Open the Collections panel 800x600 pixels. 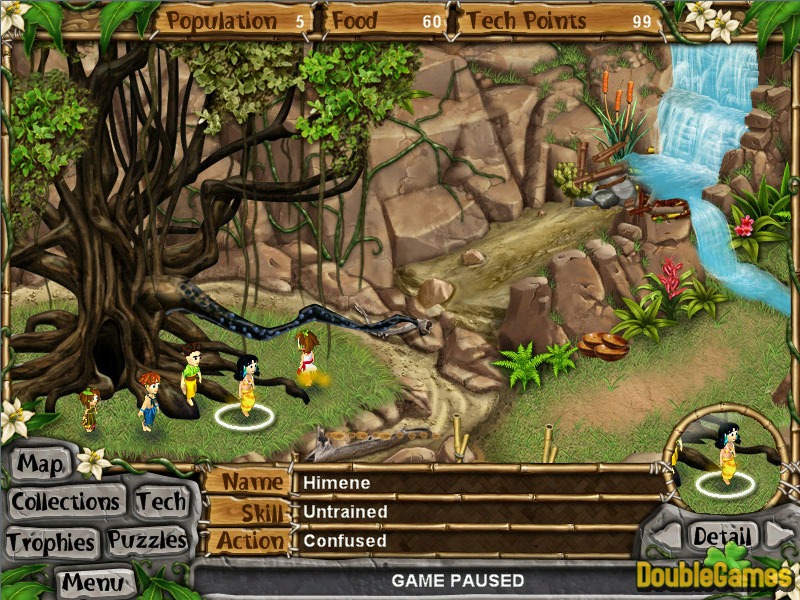pos(66,501)
